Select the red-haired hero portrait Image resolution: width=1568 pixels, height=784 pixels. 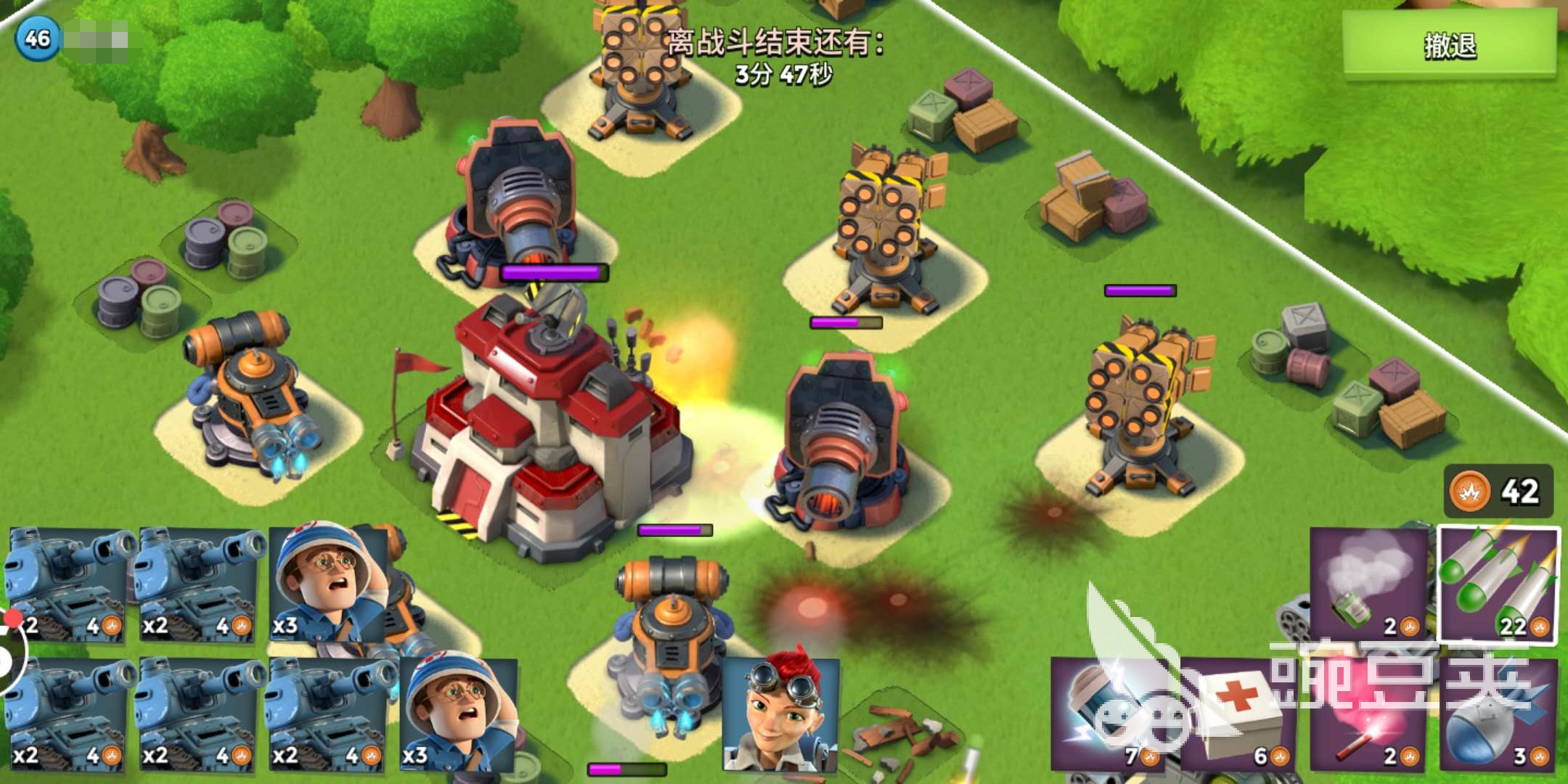click(781, 715)
